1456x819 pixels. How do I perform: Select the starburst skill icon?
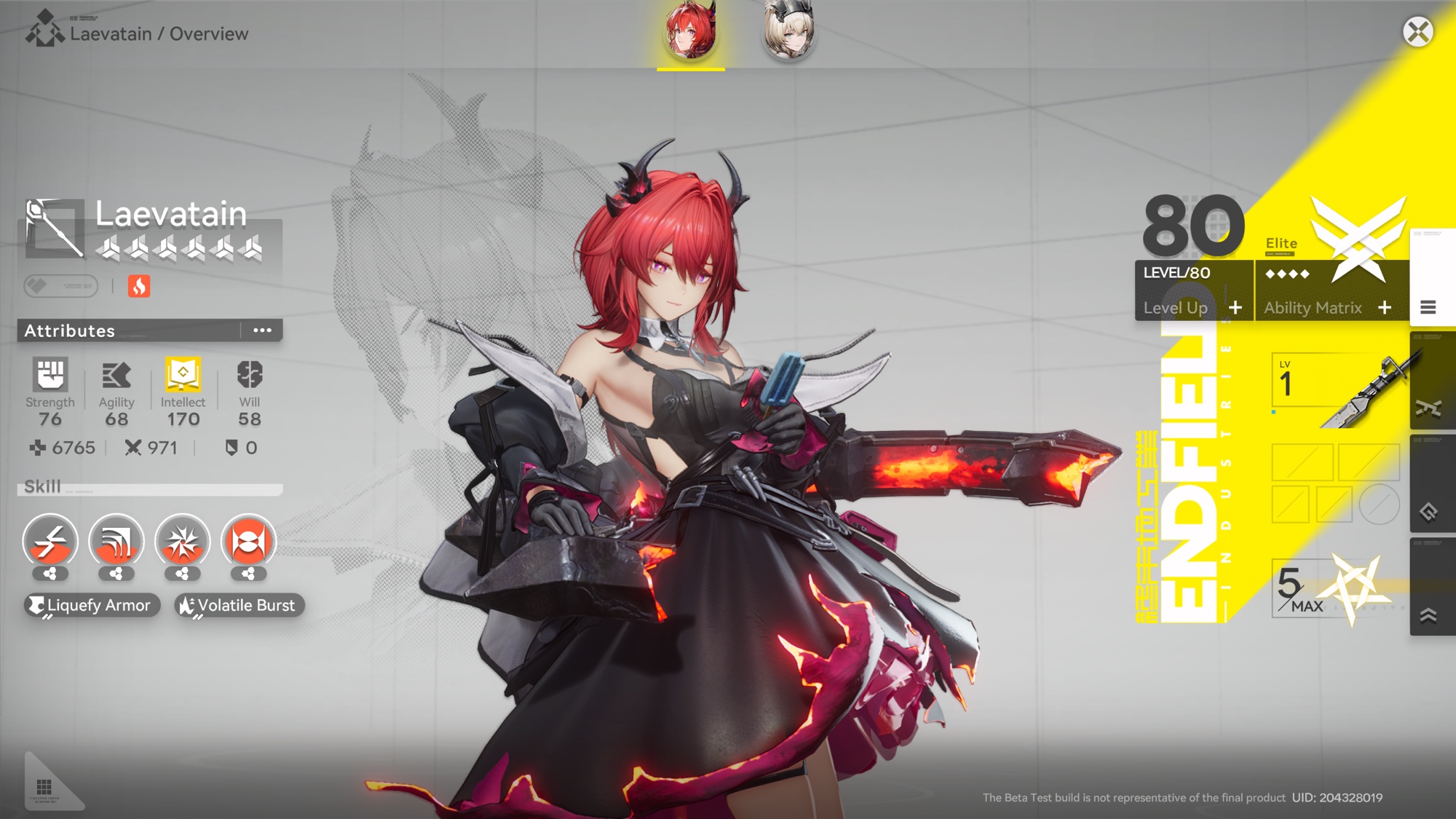pos(182,542)
